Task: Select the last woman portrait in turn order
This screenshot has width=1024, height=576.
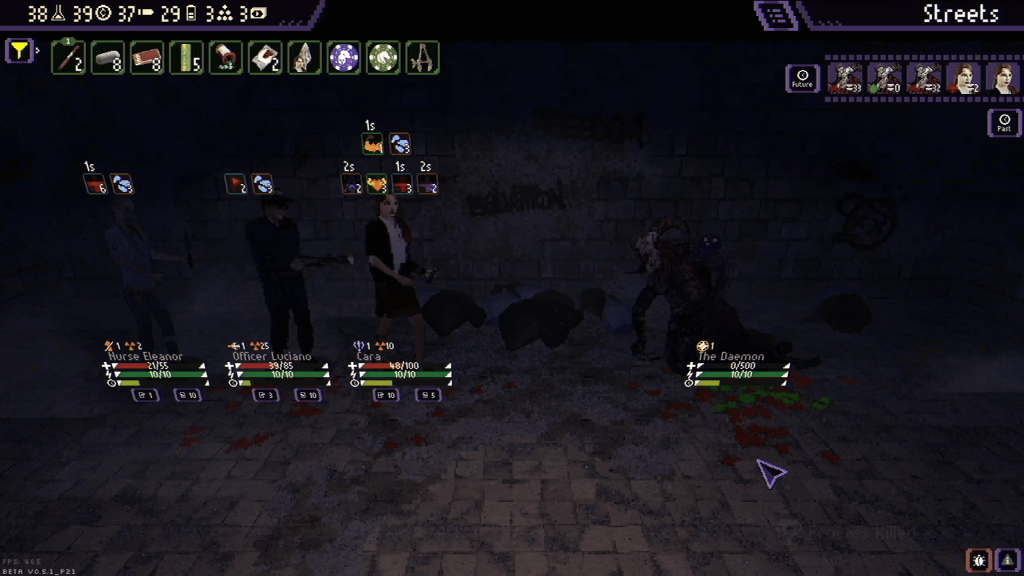Action: (1001, 78)
